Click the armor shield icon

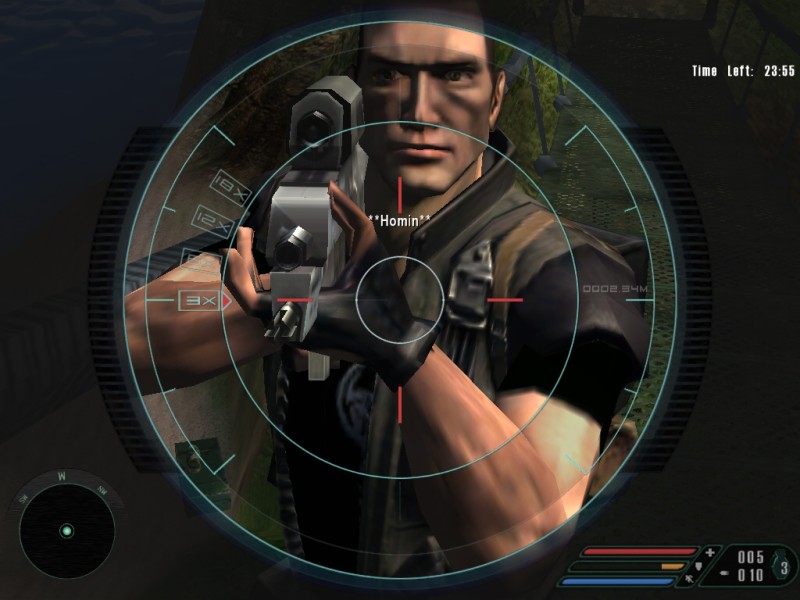point(698,566)
